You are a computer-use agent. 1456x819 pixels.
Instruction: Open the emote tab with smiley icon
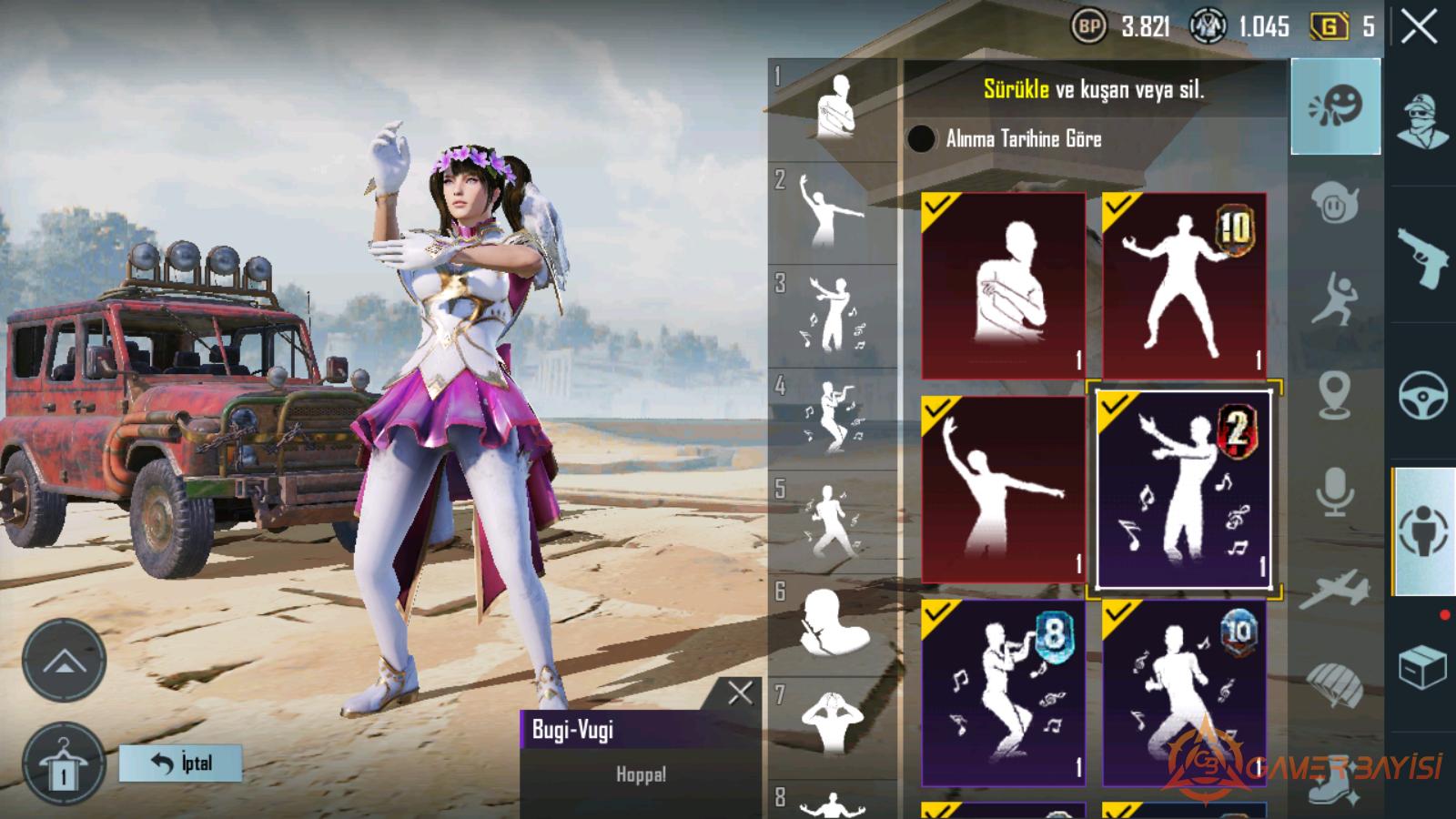coord(1335,106)
